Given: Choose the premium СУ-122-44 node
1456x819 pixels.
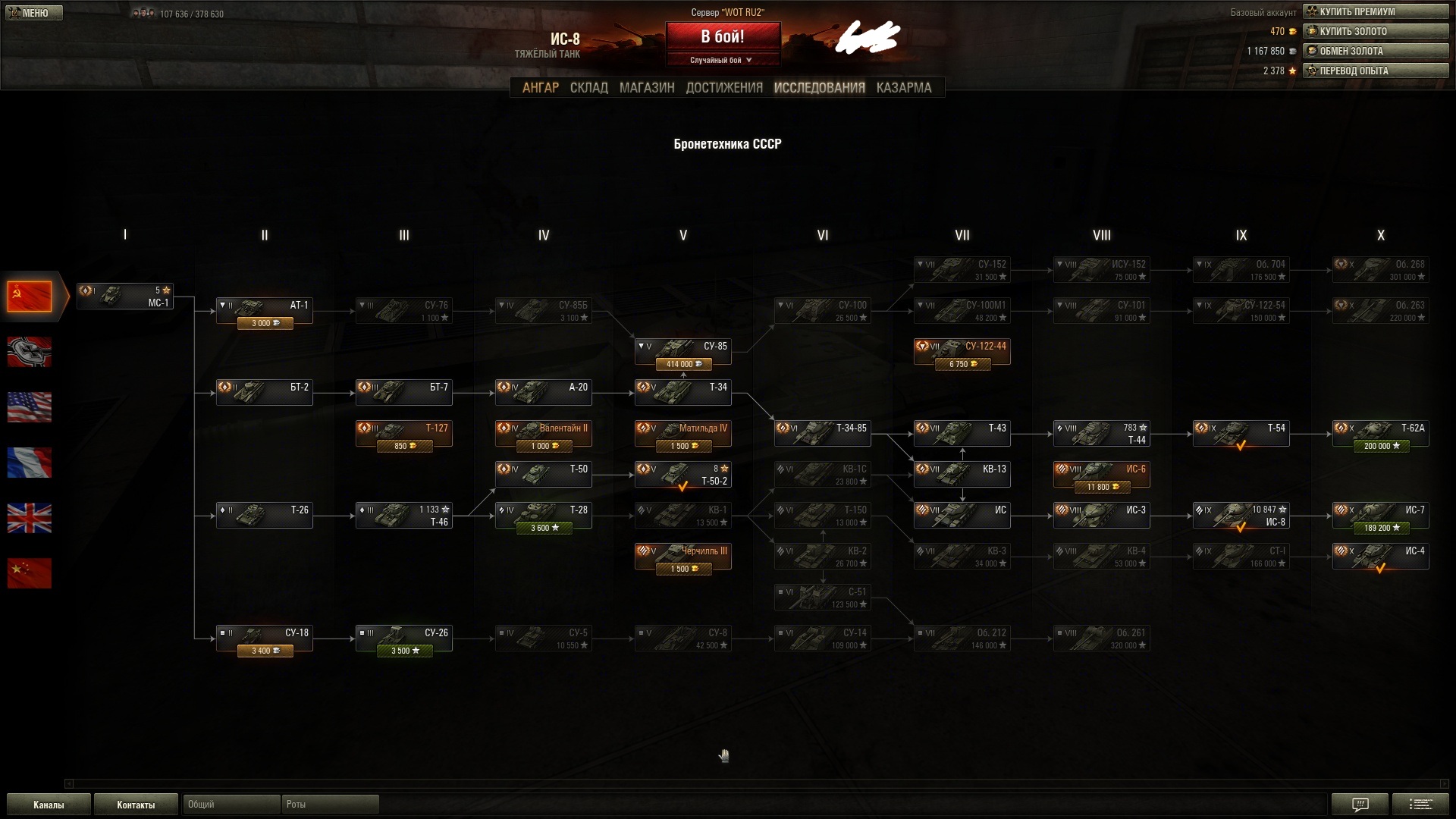Looking at the screenshot, I should point(962,352).
